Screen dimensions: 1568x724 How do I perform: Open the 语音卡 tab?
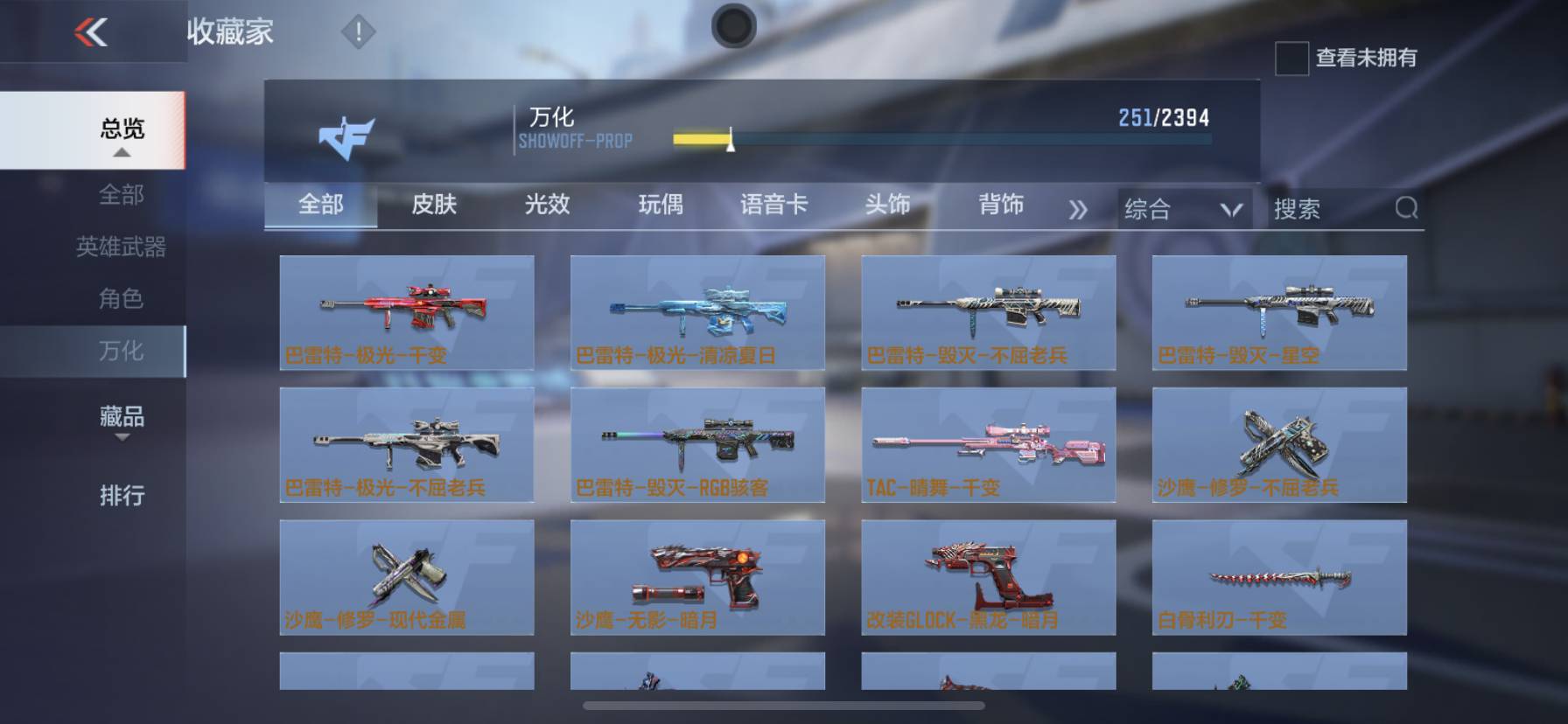pyautogui.click(x=773, y=205)
